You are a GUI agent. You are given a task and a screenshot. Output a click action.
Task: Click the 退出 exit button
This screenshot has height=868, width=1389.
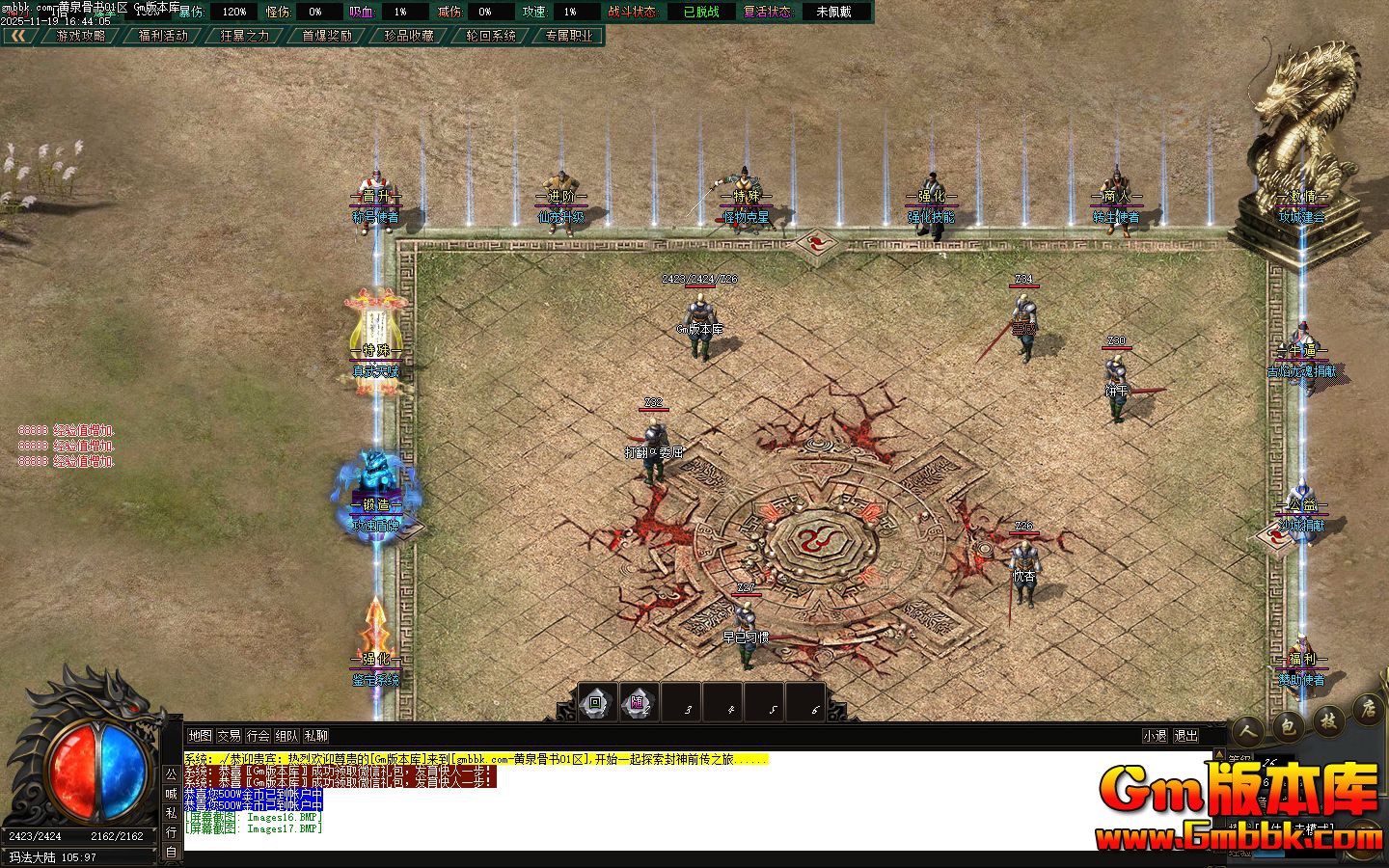1187,734
